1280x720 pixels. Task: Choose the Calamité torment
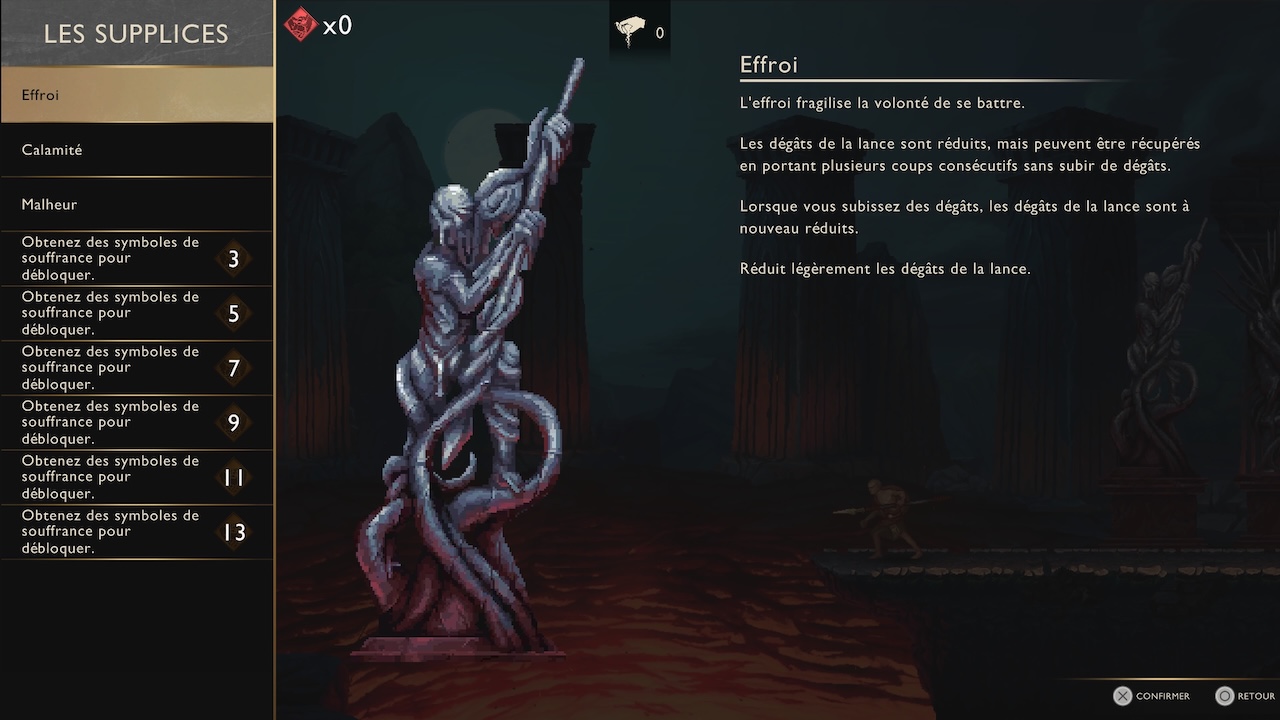pos(136,150)
